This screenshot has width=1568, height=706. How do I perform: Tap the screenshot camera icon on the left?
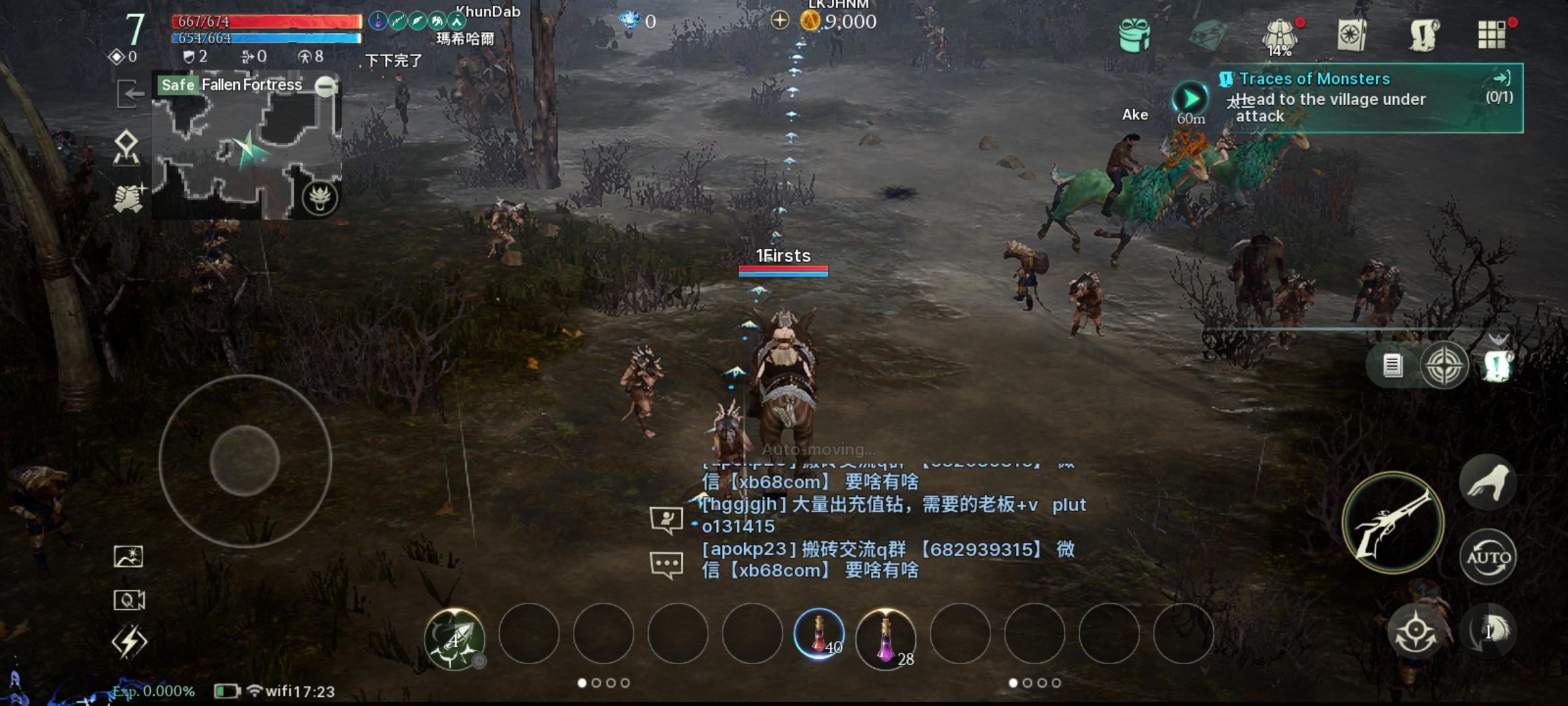(x=128, y=556)
